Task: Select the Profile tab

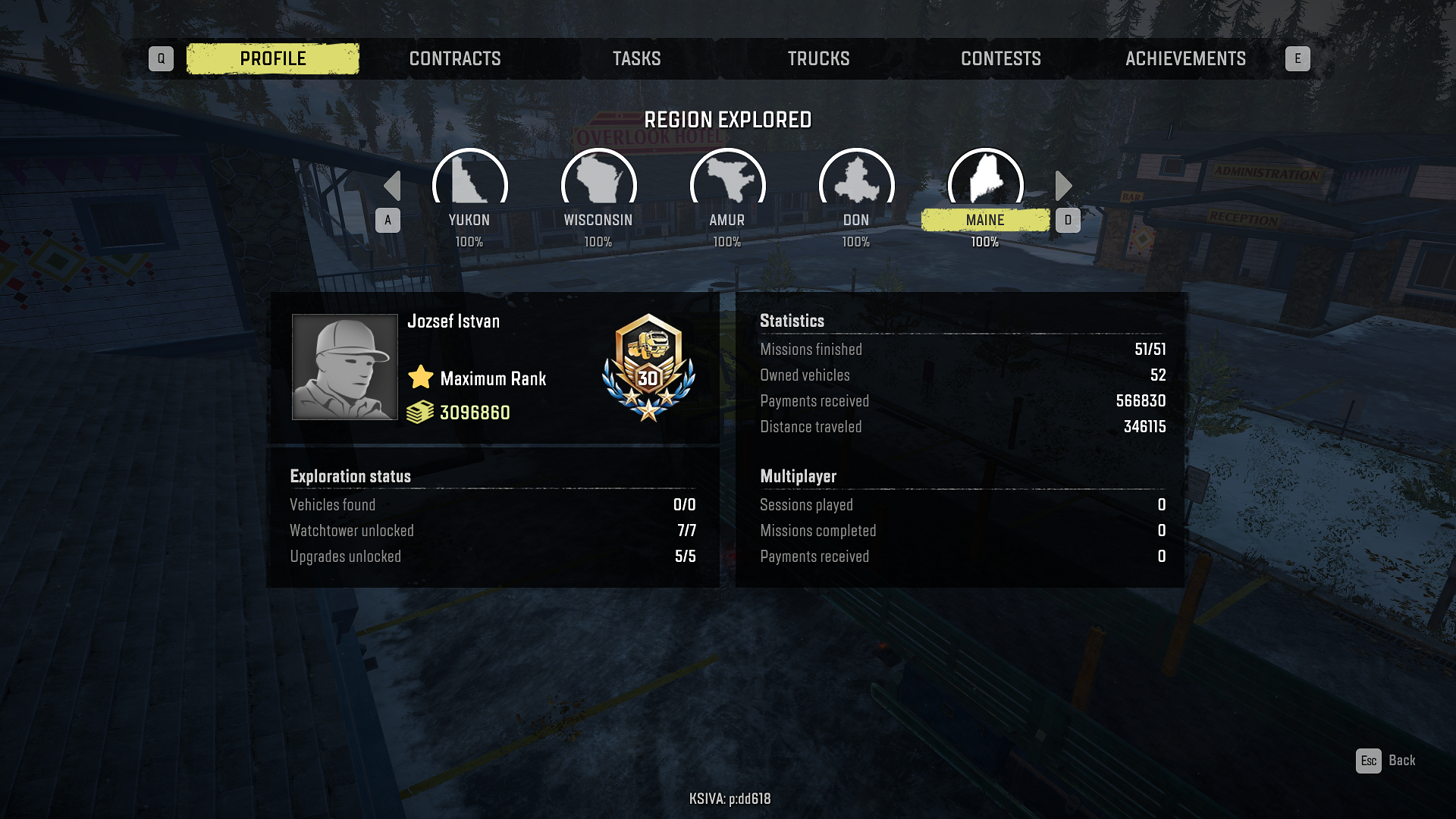Action: pyautogui.click(x=273, y=58)
